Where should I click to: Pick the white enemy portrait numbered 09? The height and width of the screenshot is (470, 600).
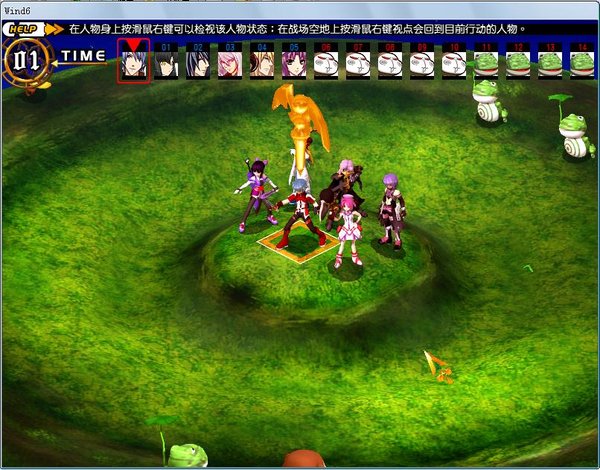422,64
